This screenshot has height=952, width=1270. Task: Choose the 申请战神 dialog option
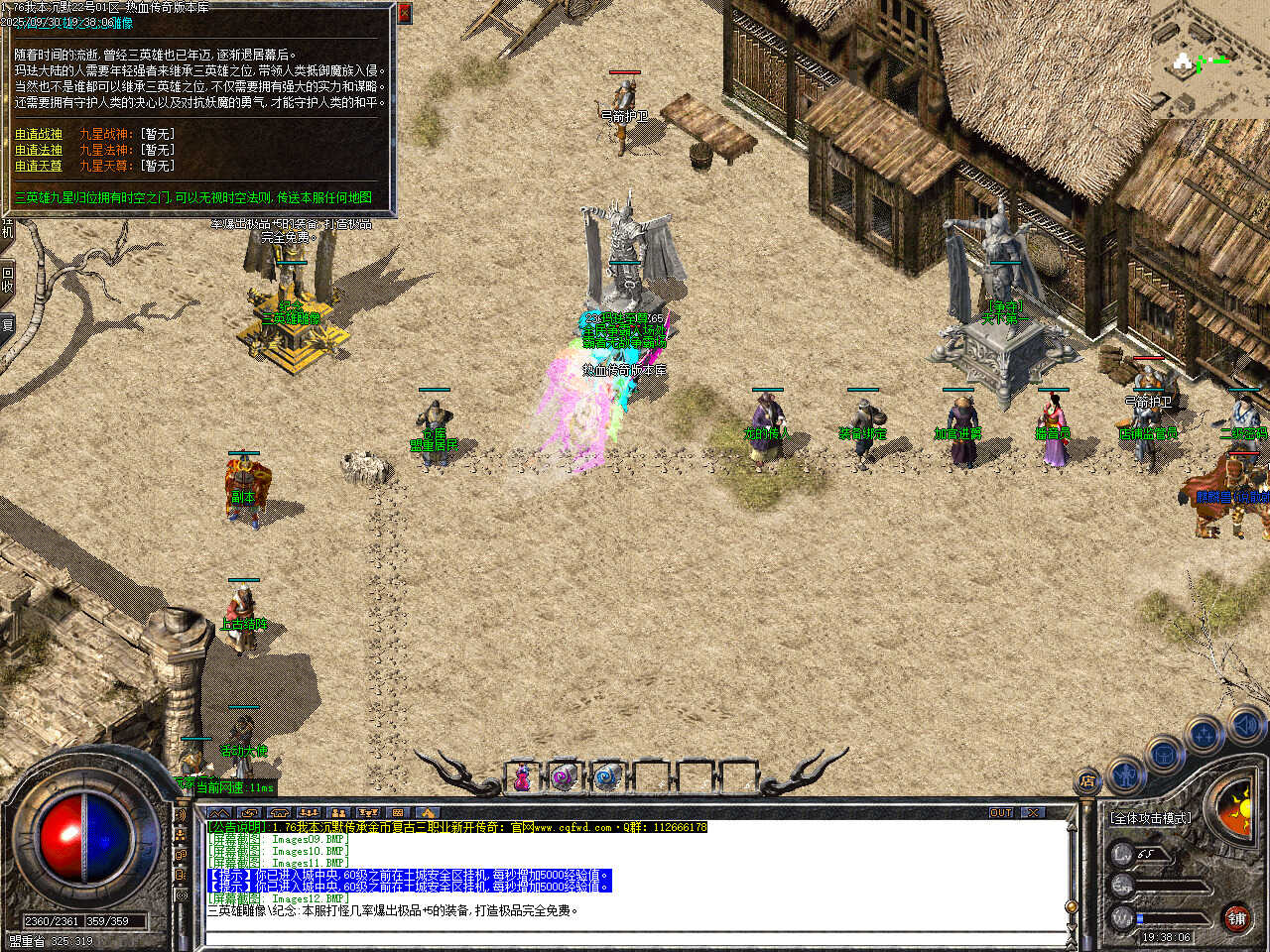coord(39,134)
